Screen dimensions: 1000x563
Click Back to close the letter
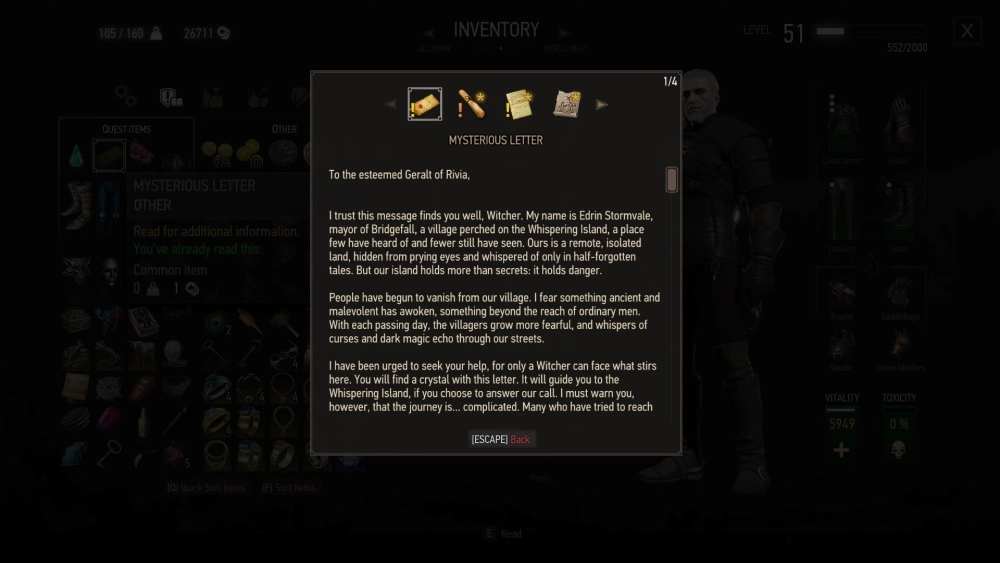[520, 439]
